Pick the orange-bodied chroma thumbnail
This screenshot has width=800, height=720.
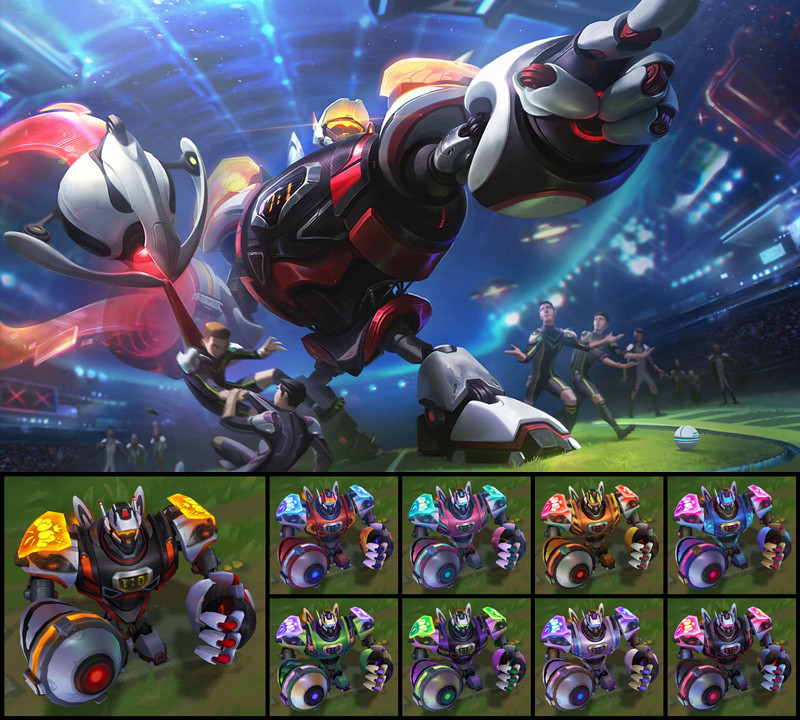(598, 536)
